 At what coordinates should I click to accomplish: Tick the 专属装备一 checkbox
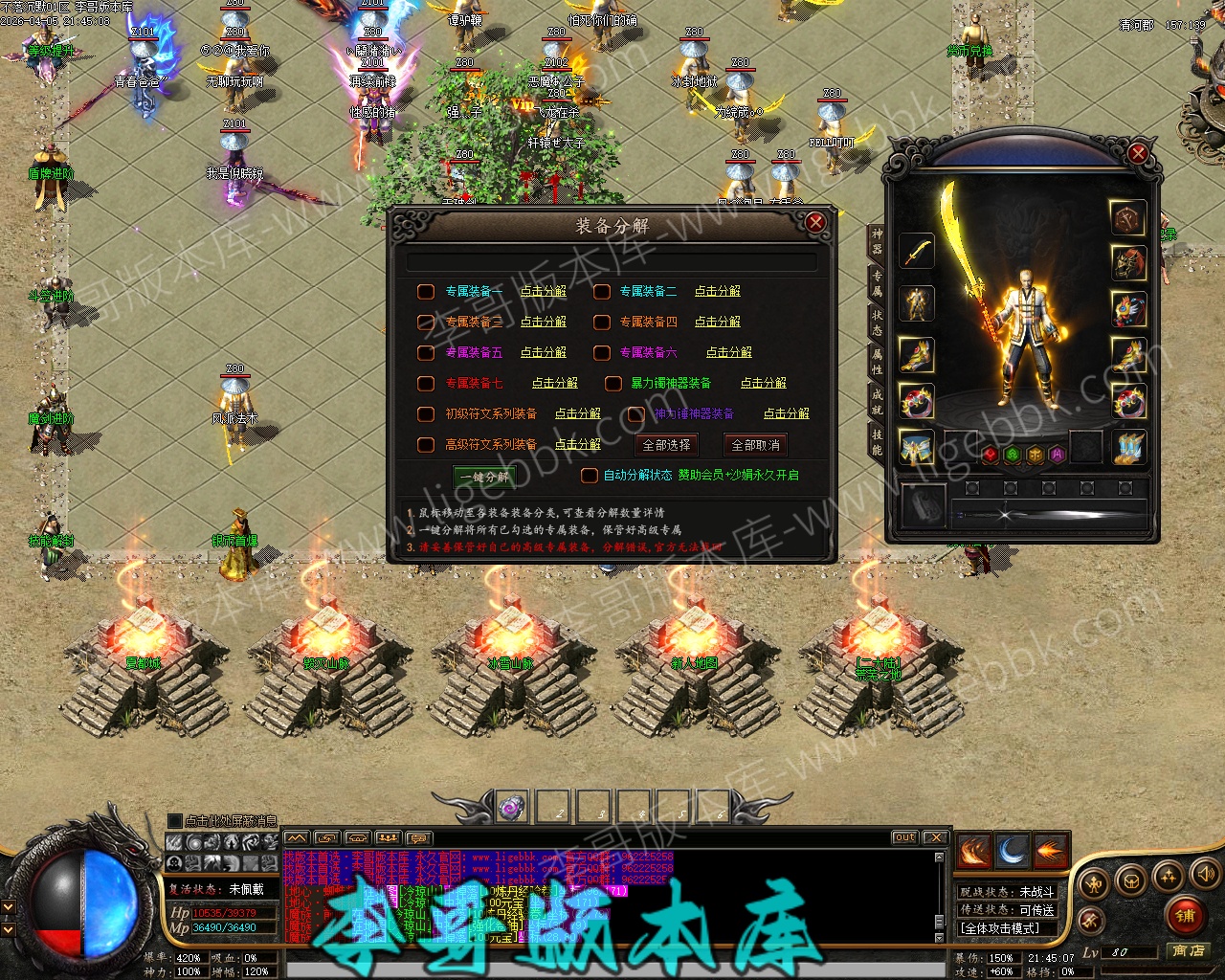tap(426, 291)
